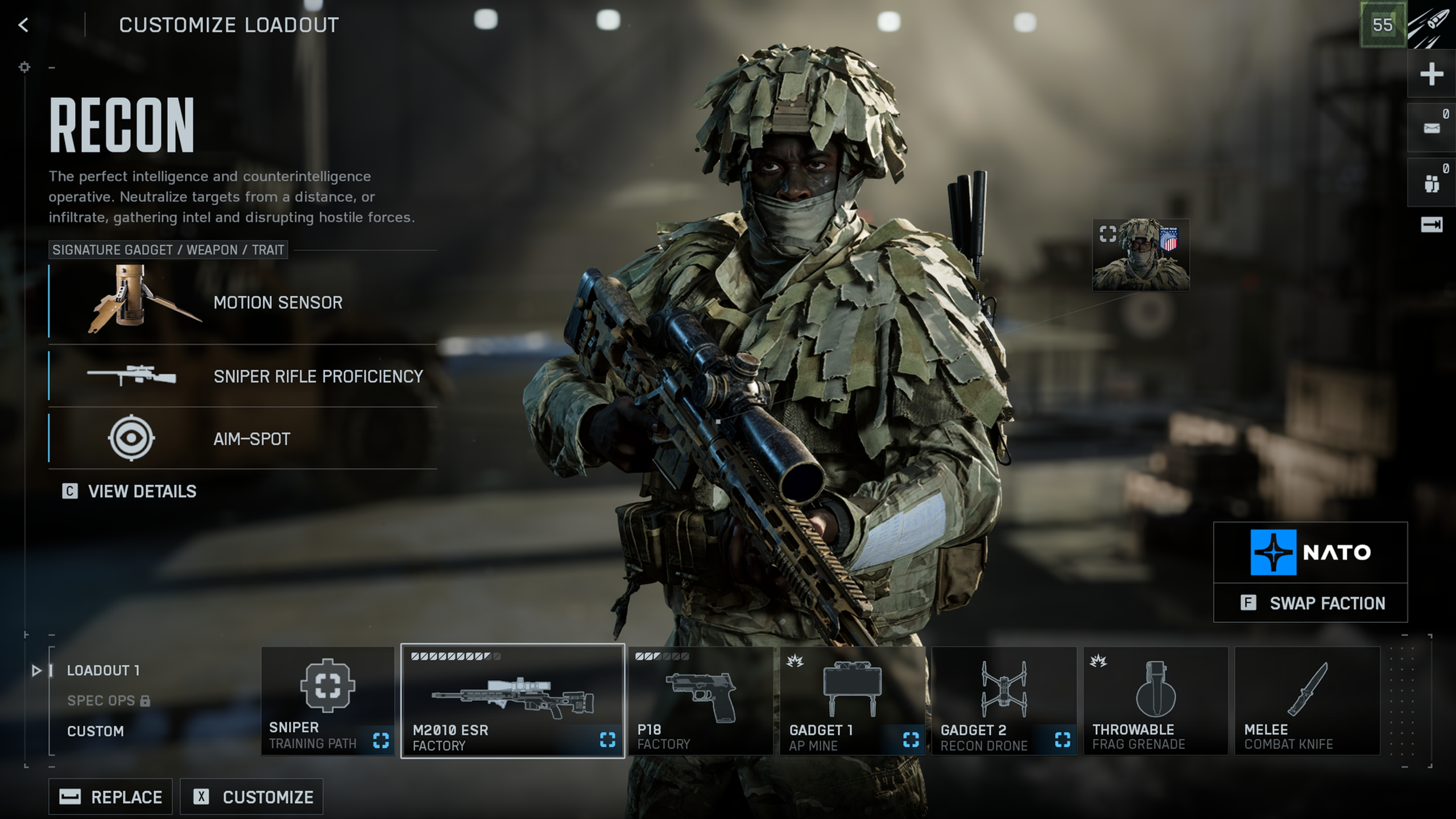Click the Sniper Training Path slot
This screenshot has height=819, width=1456.
[x=327, y=702]
